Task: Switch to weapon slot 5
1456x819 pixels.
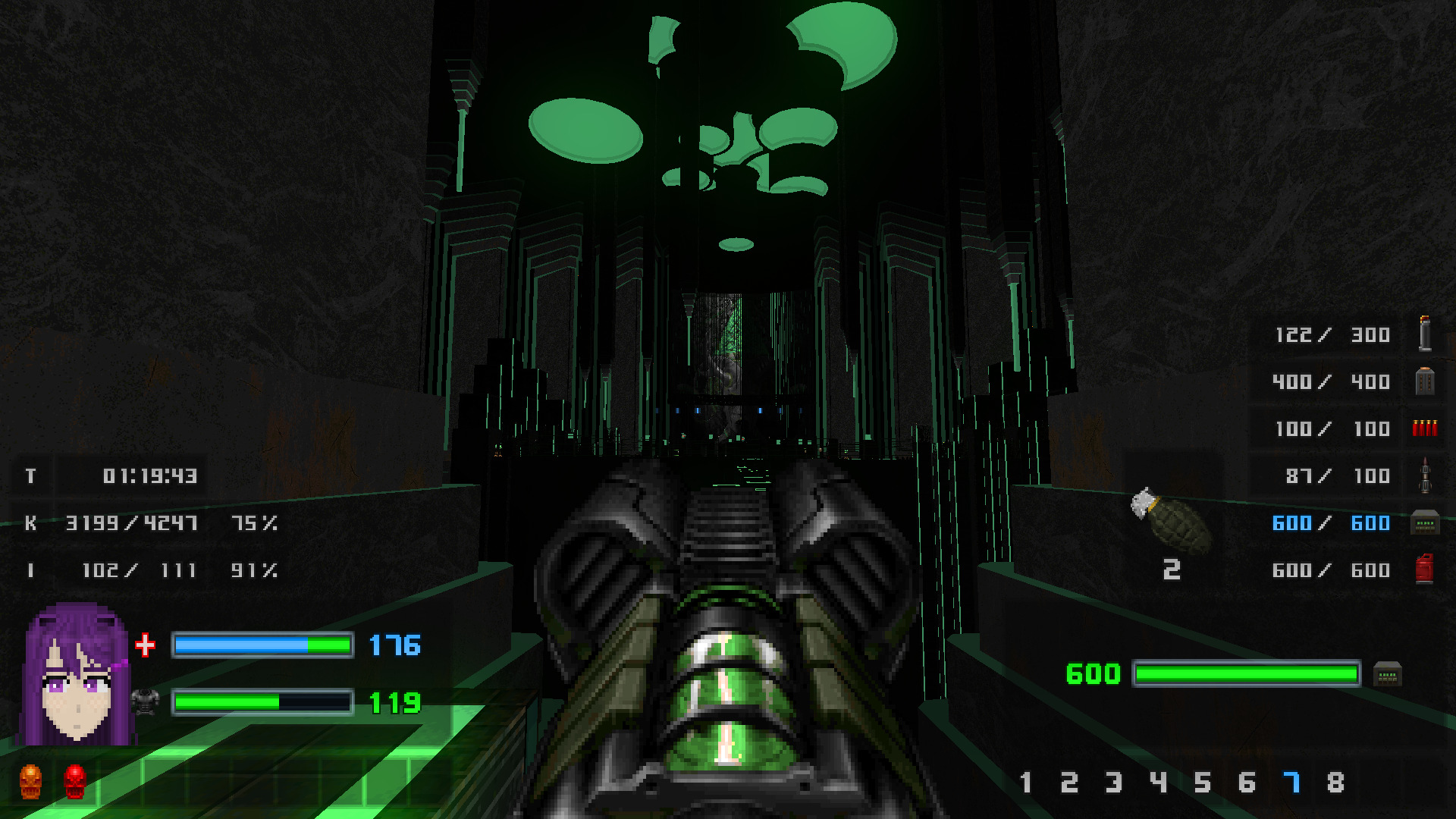Action: (x=1203, y=783)
